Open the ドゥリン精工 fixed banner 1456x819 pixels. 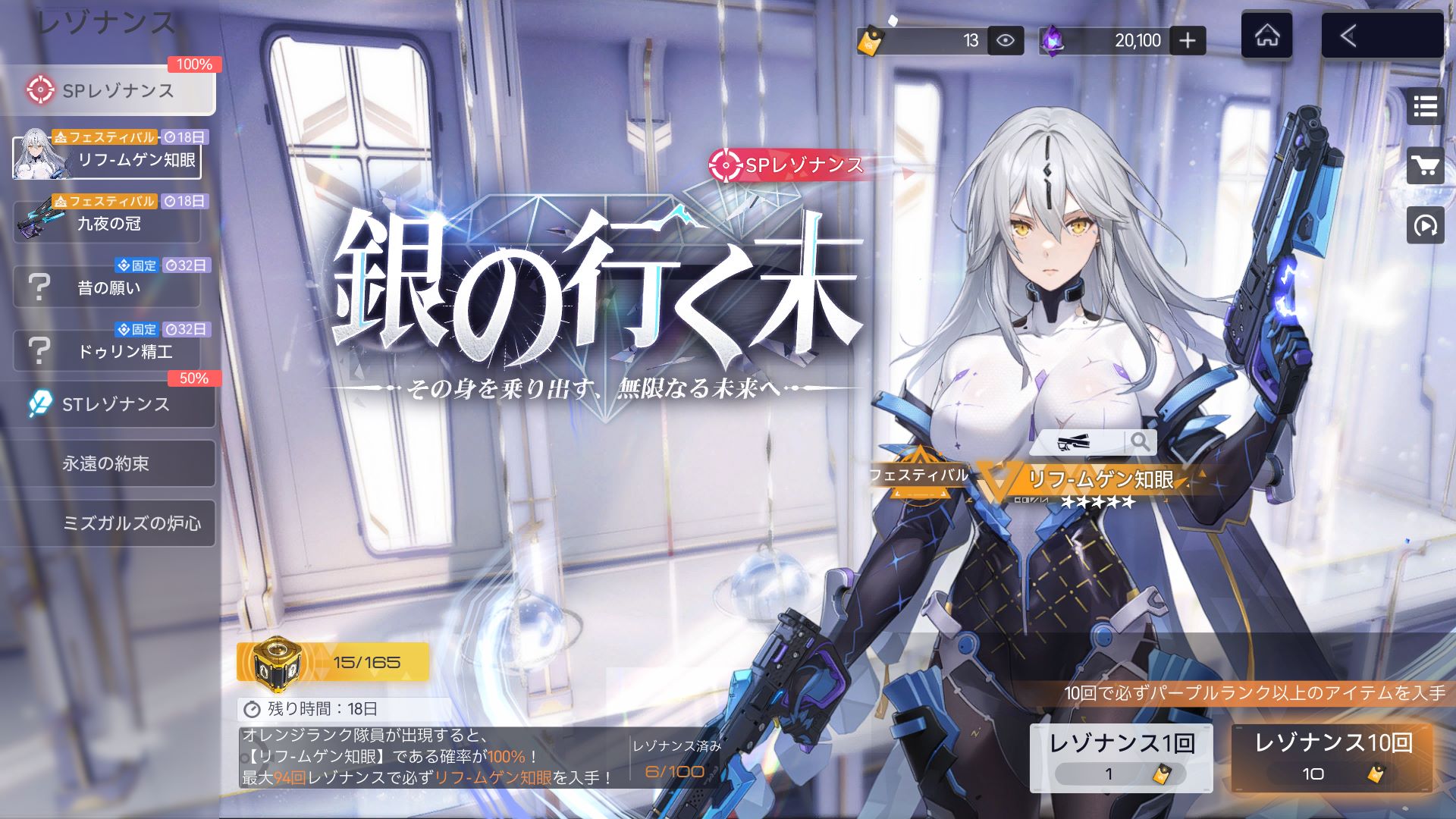(108, 350)
